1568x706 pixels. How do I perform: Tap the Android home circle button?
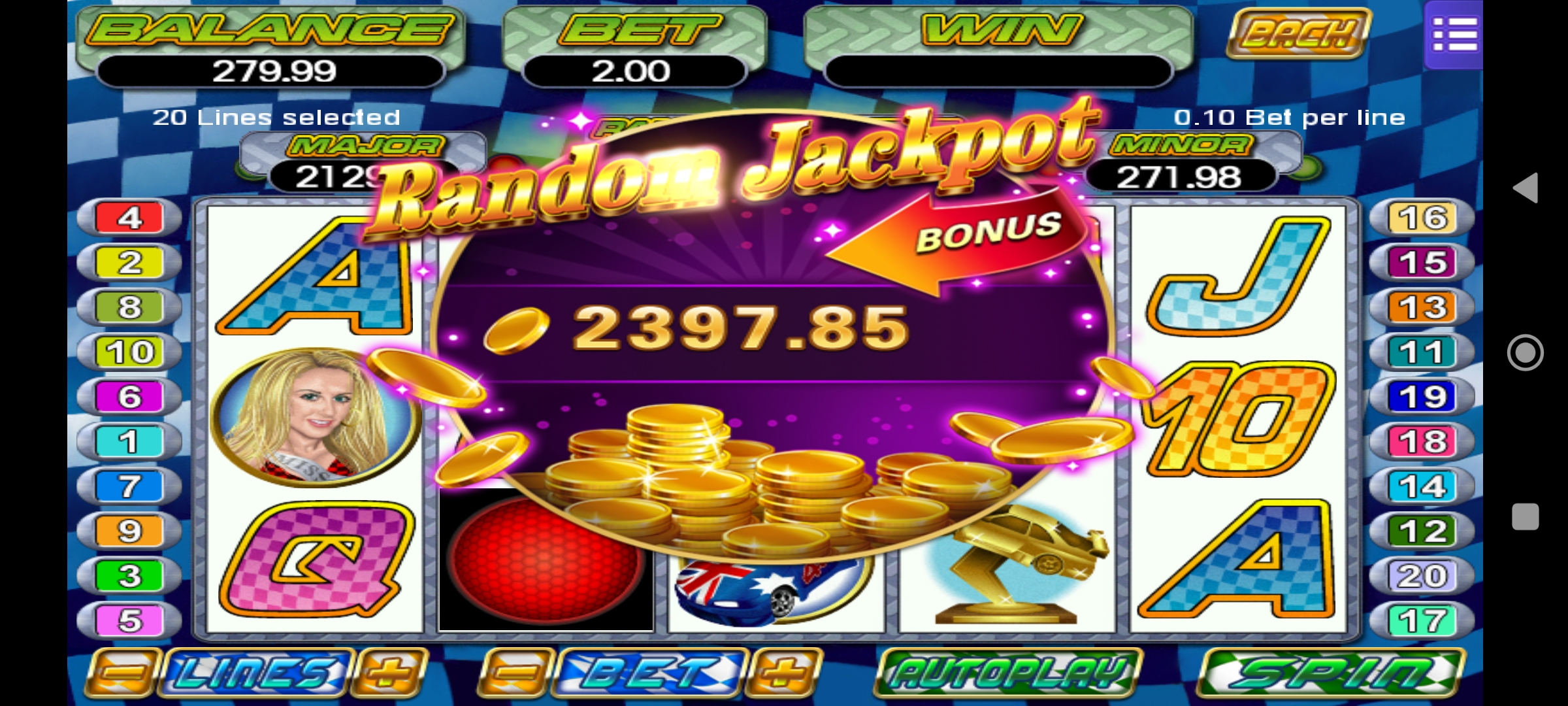tap(1526, 353)
